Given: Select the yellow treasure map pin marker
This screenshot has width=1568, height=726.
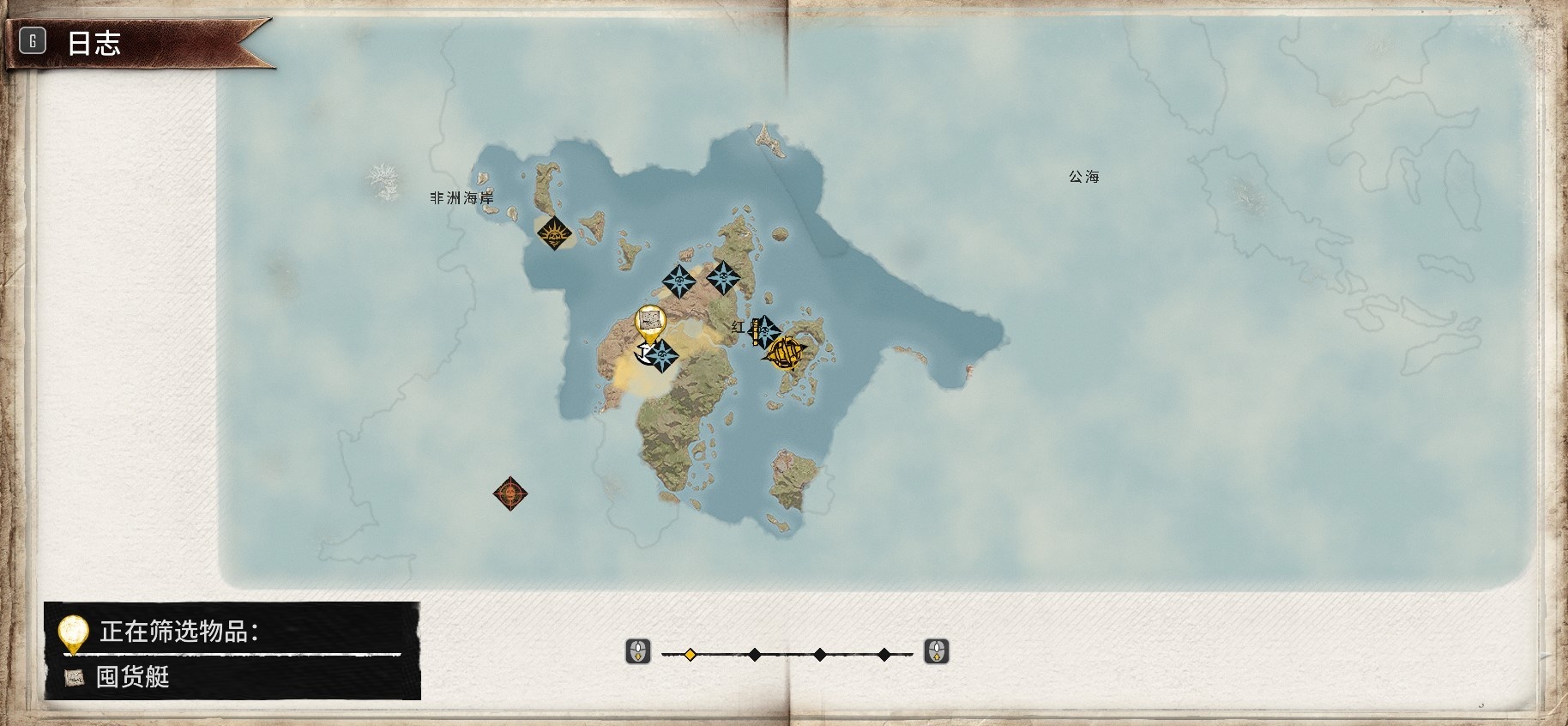Looking at the screenshot, I should click(650, 323).
